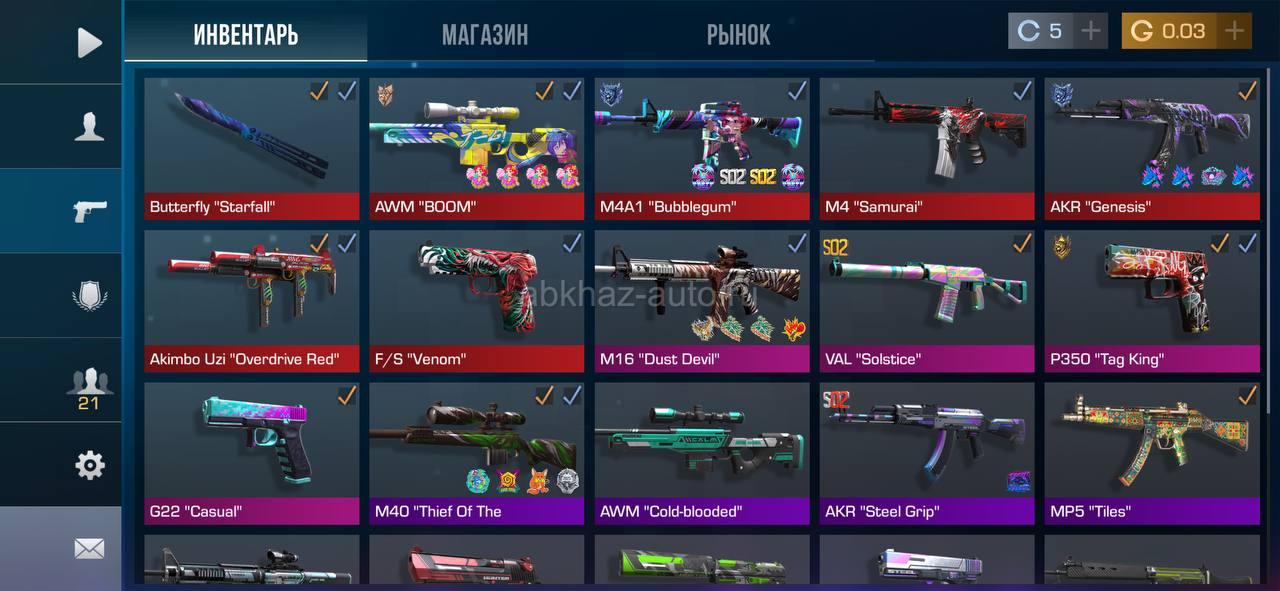Image resolution: width=1280 pixels, height=591 pixels.
Task: Select the AWM "Cold-blooded" rifle
Action: coord(701,452)
